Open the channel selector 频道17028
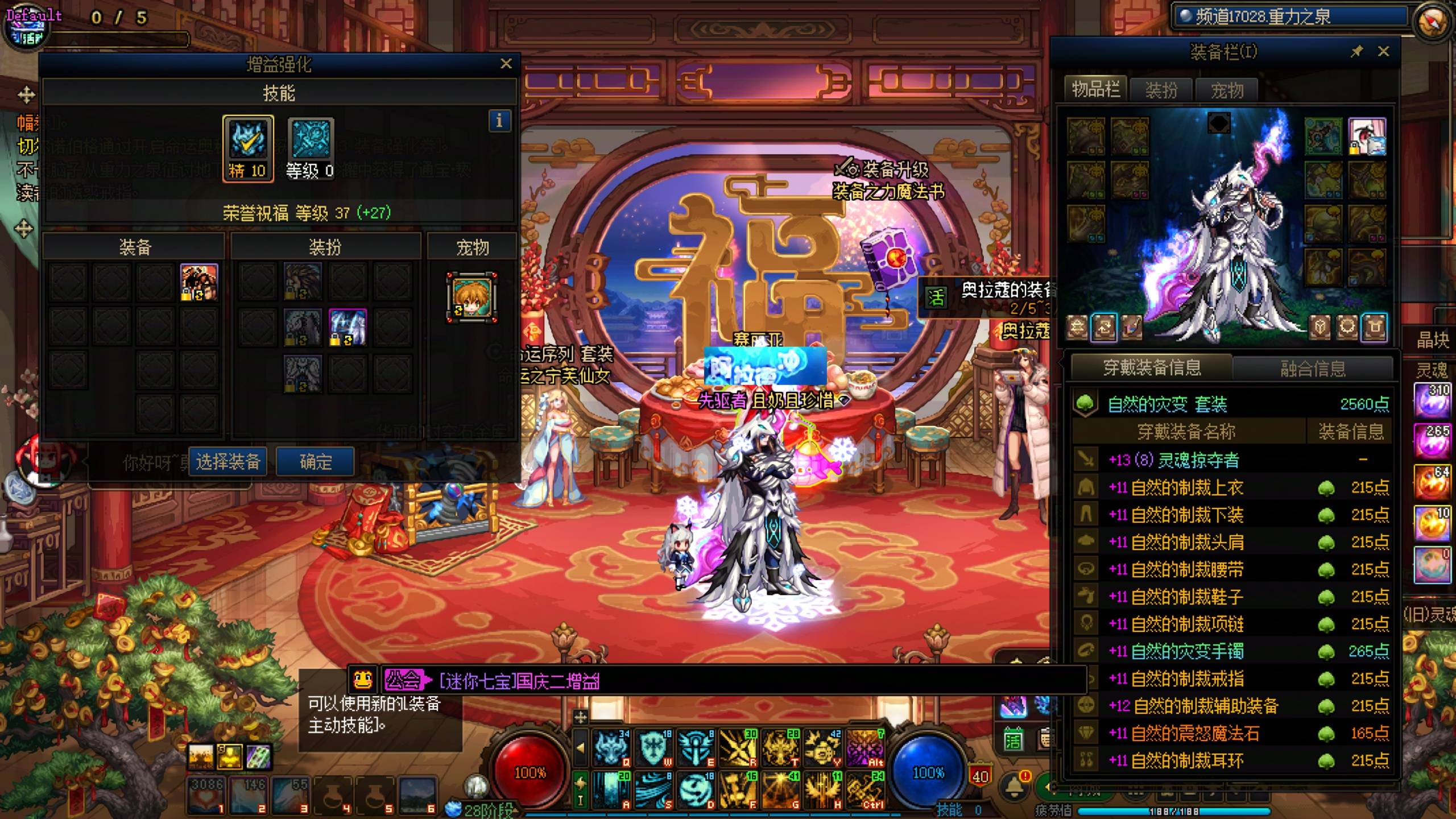Viewport: 1456px width, 819px height. click(x=1263, y=16)
